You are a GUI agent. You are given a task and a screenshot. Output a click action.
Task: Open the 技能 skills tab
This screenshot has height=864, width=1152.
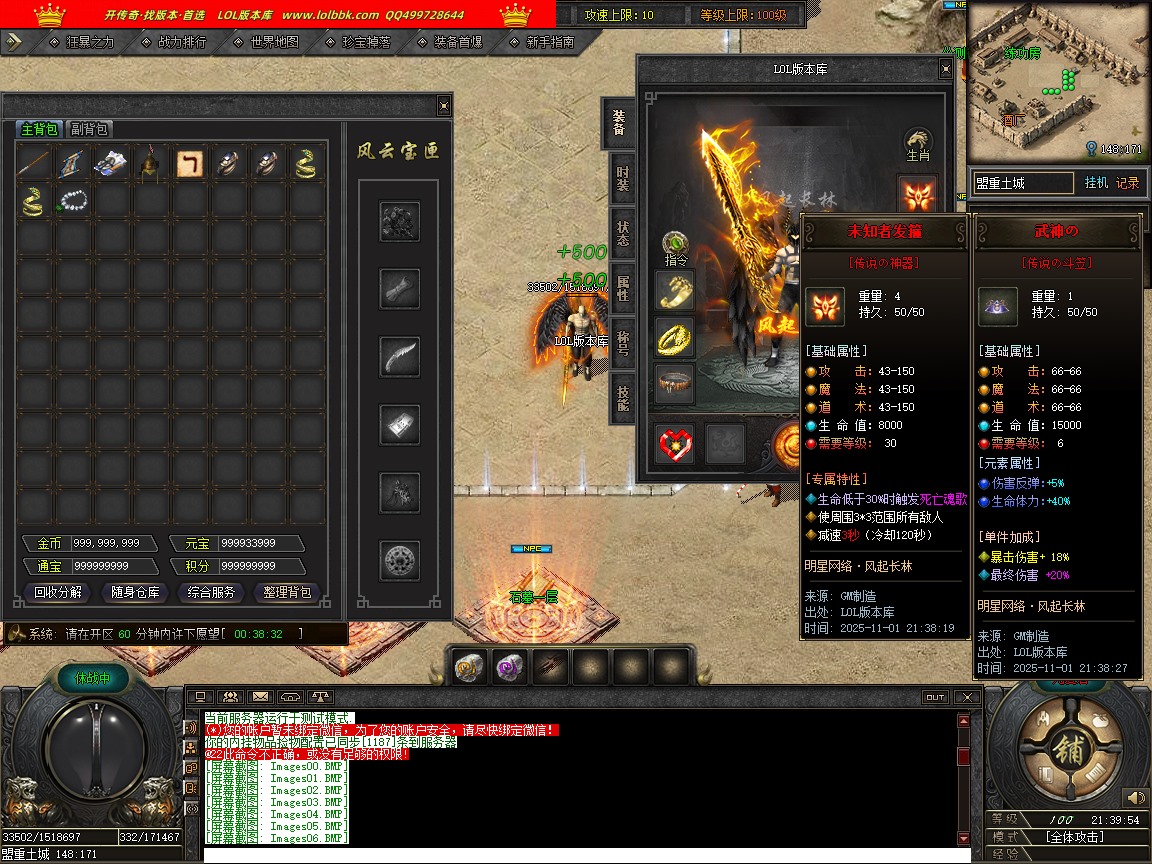pos(622,398)
